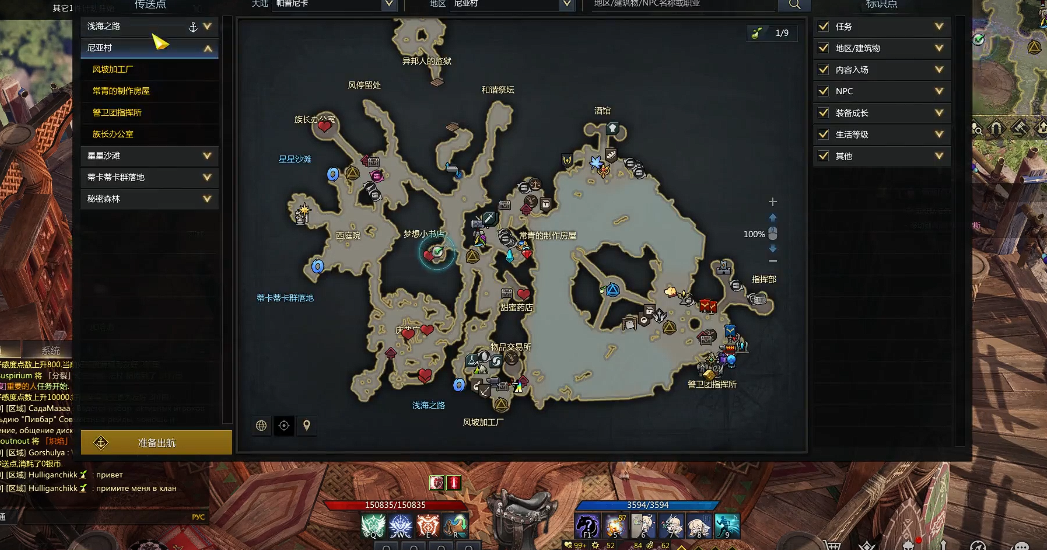Choose the 常青的制作房屋 teleport entry

(x=121, y=91)
